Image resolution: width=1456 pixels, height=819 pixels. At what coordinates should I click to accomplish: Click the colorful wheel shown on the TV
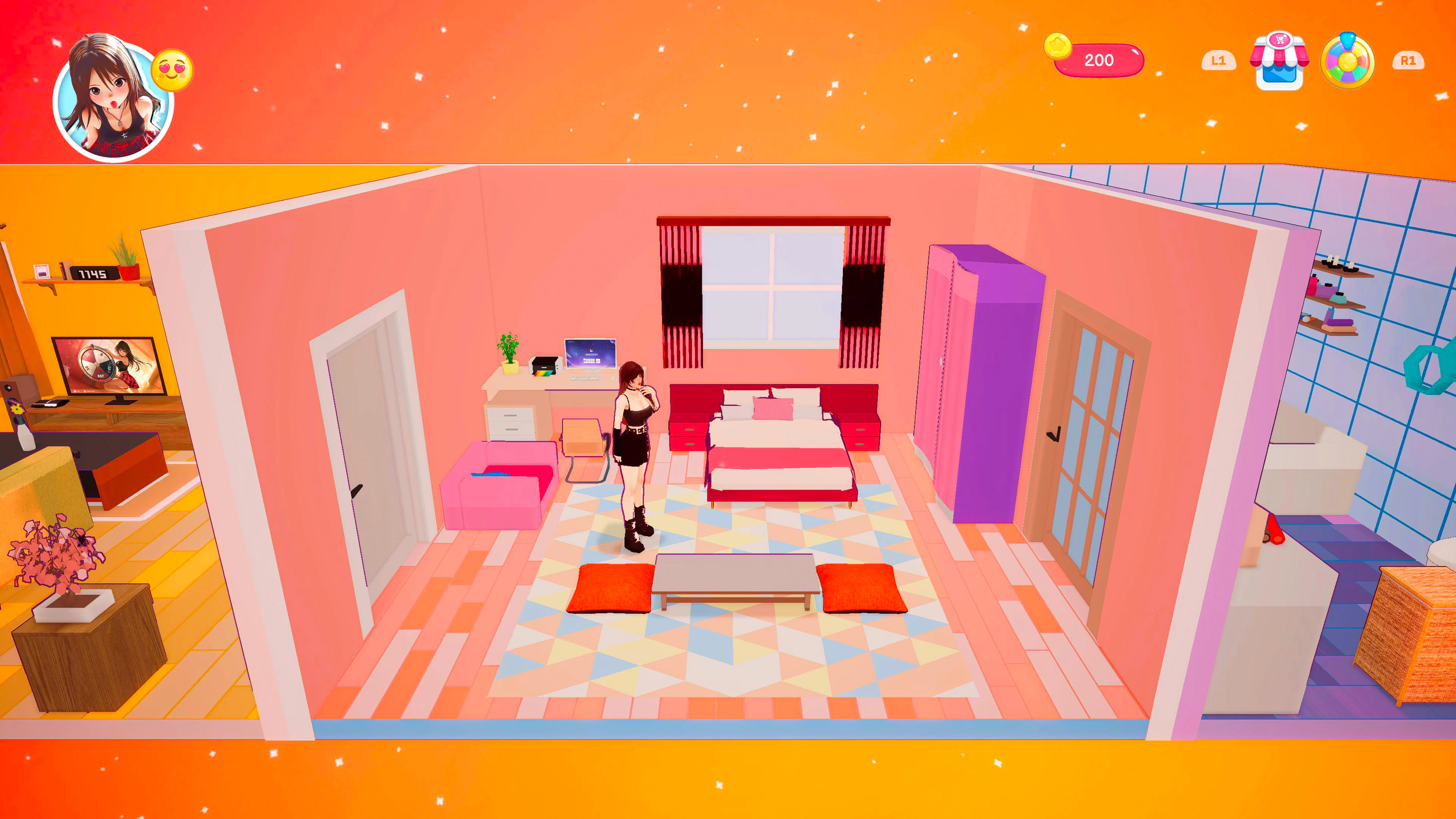pos(97,364)
